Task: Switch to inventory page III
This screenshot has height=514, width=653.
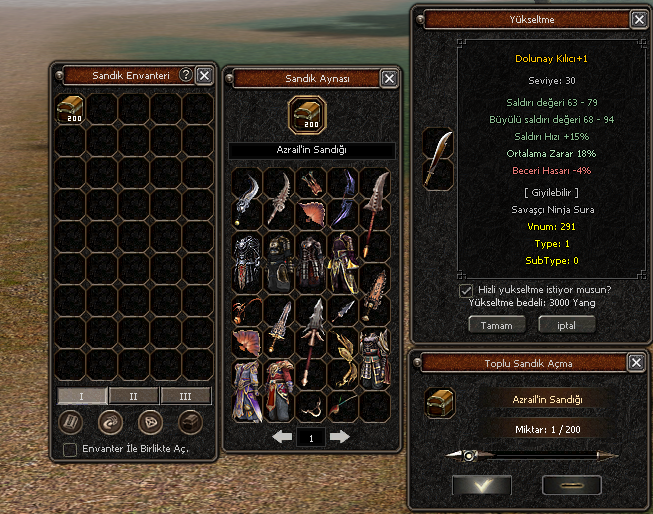Action: click(186, 396)
